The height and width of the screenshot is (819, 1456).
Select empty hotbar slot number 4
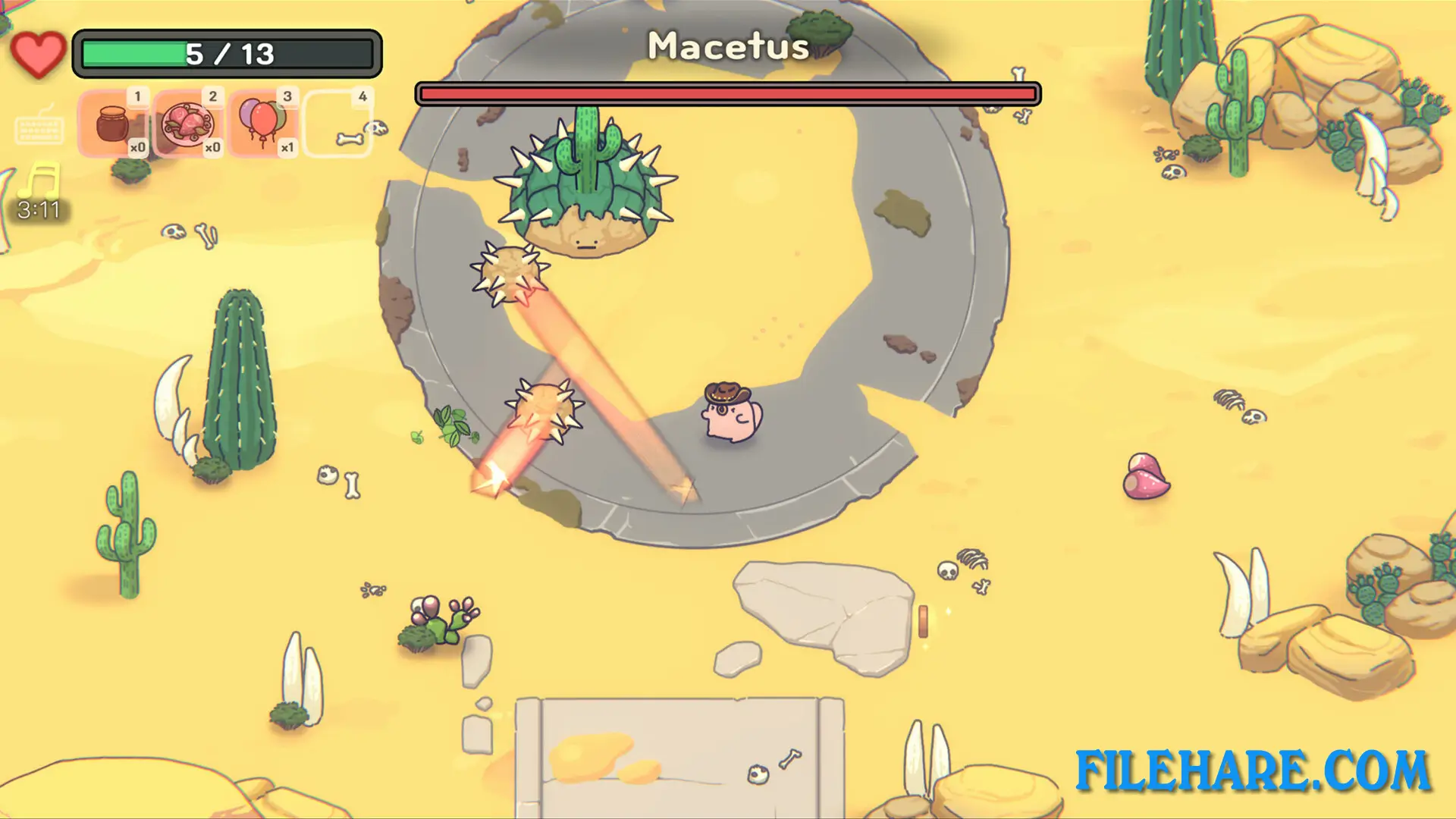tap(338, 124)
